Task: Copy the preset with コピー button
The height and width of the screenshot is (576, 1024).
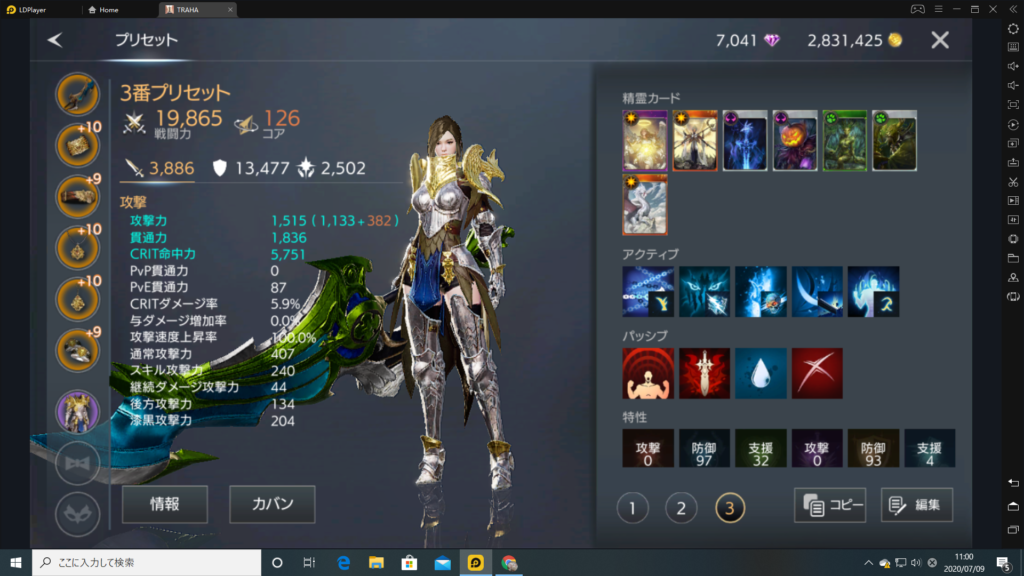Action: (x=830, y=505)
